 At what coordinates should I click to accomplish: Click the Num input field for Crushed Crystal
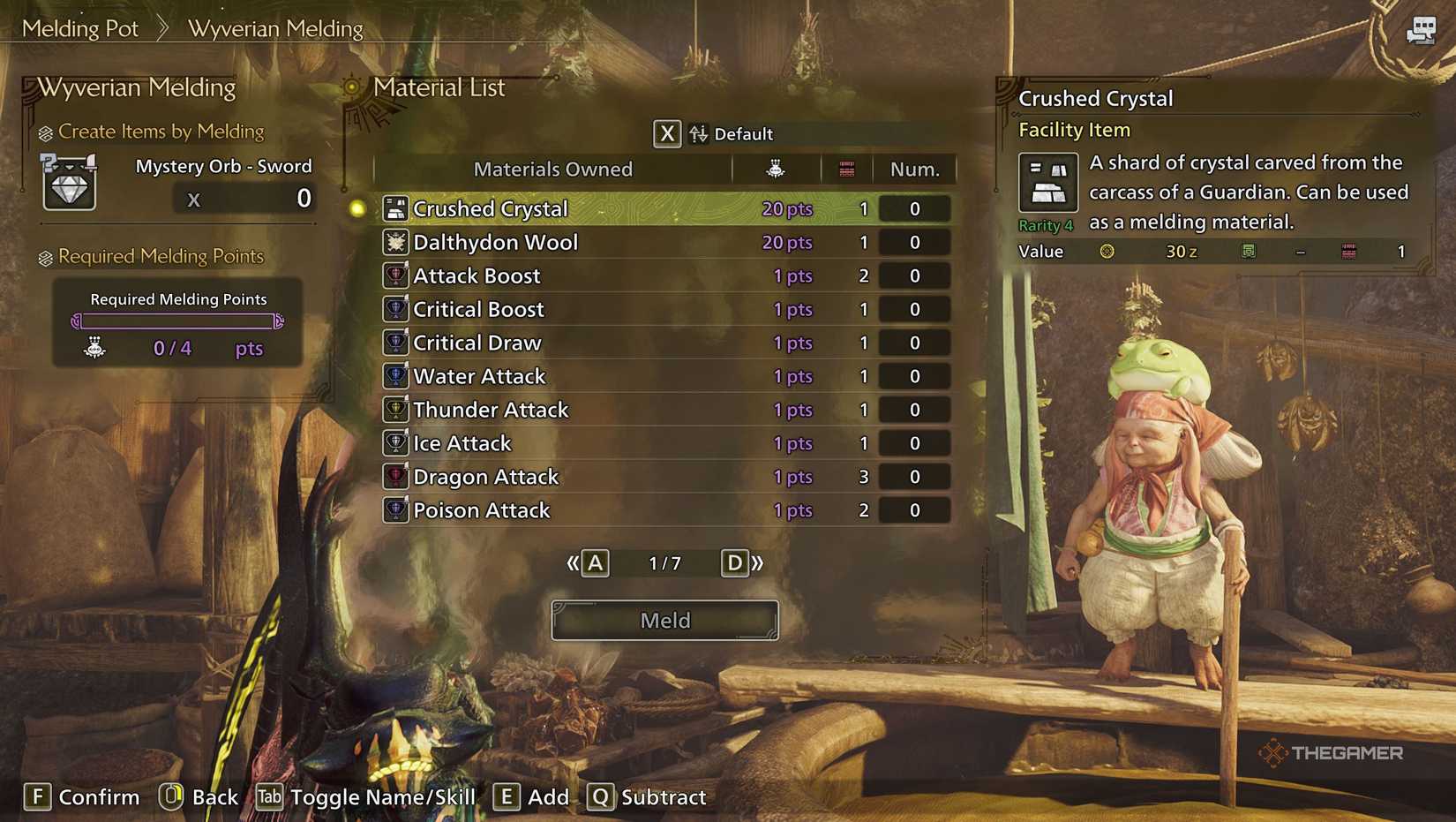click(914, 208)
